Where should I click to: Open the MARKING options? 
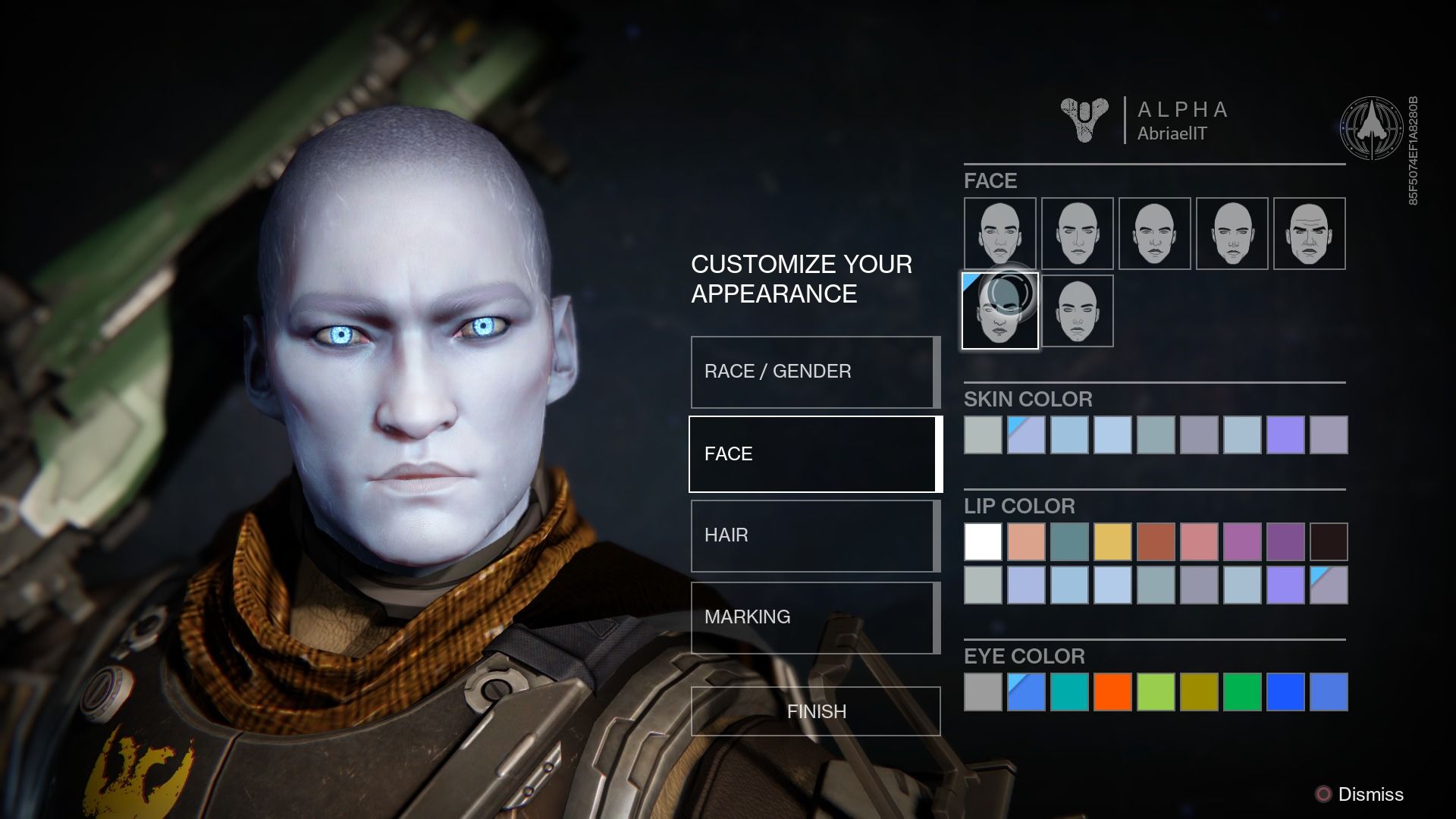(814, 617)
